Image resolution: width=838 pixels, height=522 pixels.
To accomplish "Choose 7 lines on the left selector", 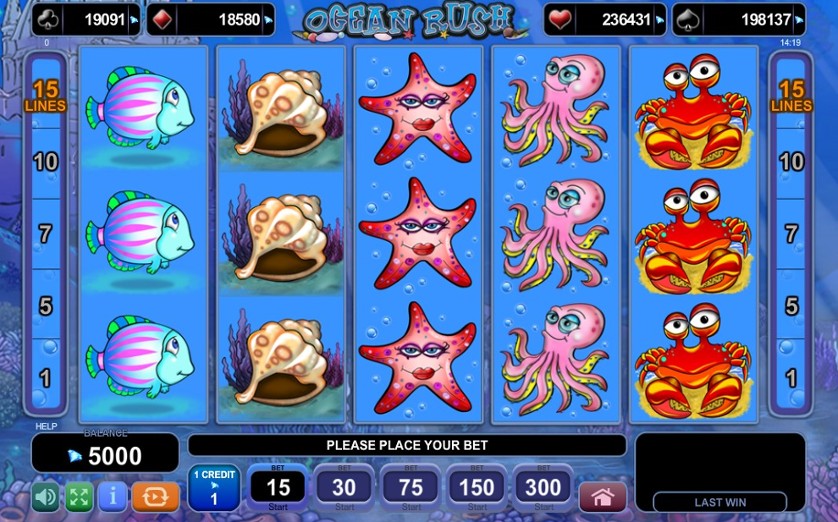I will [45, 234].
